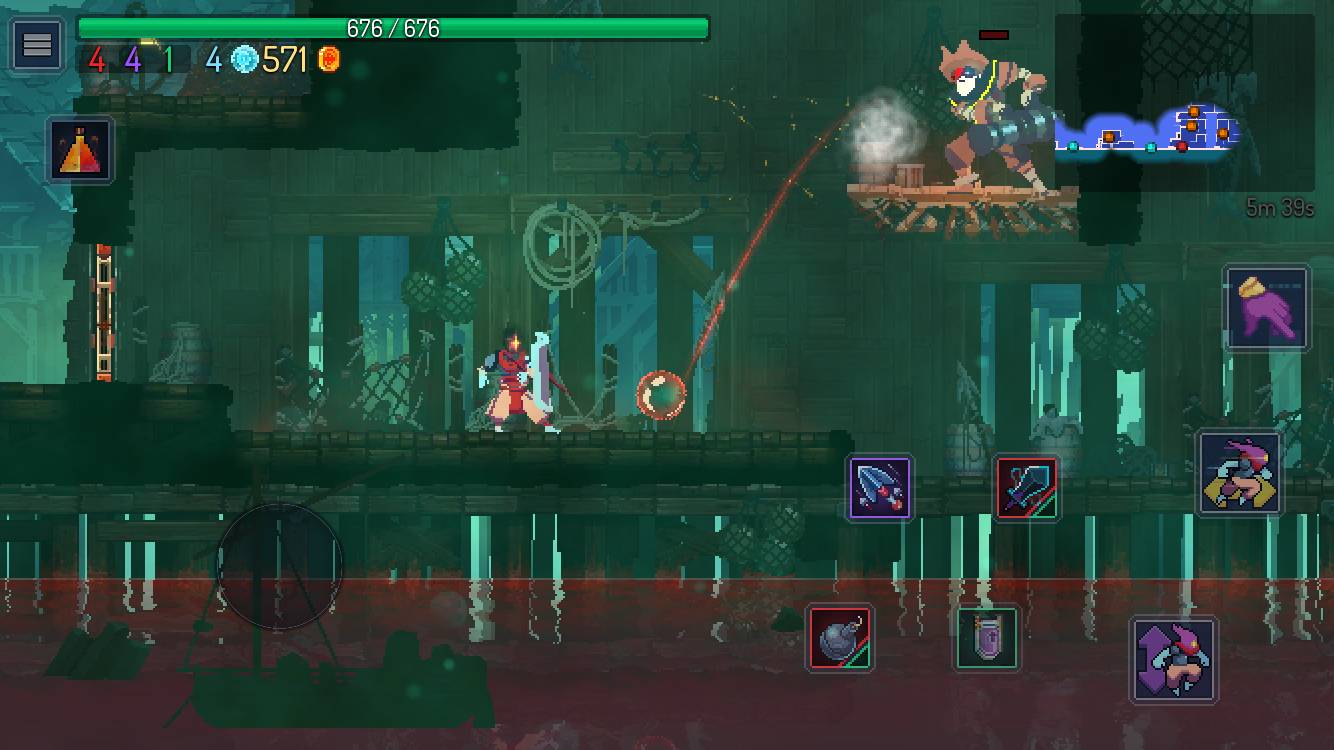The height and width of the screenshot is (750, 1334).
Task: Click the gold coin currency icon
Action: coord(330,60)
